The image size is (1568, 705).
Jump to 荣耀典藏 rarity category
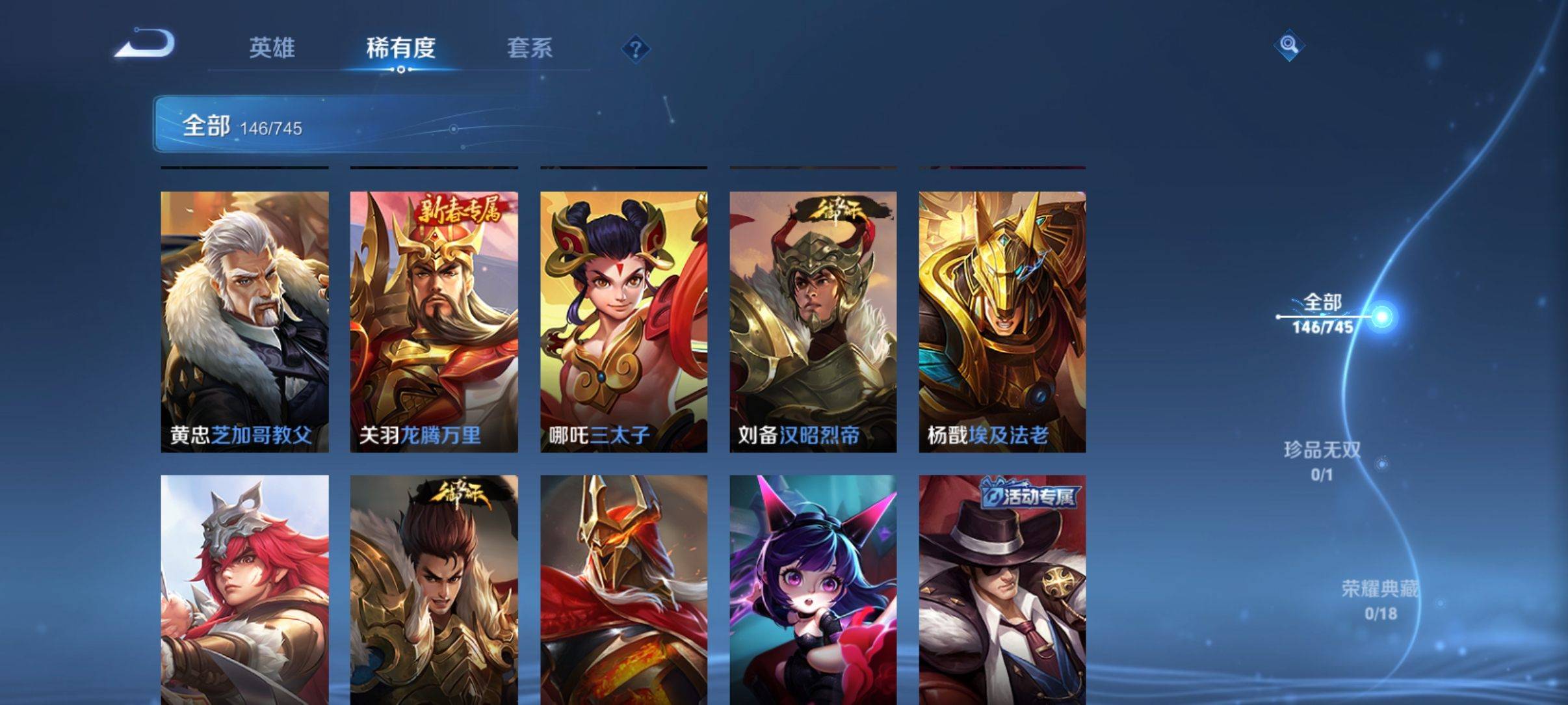[x=1379, y=599]
